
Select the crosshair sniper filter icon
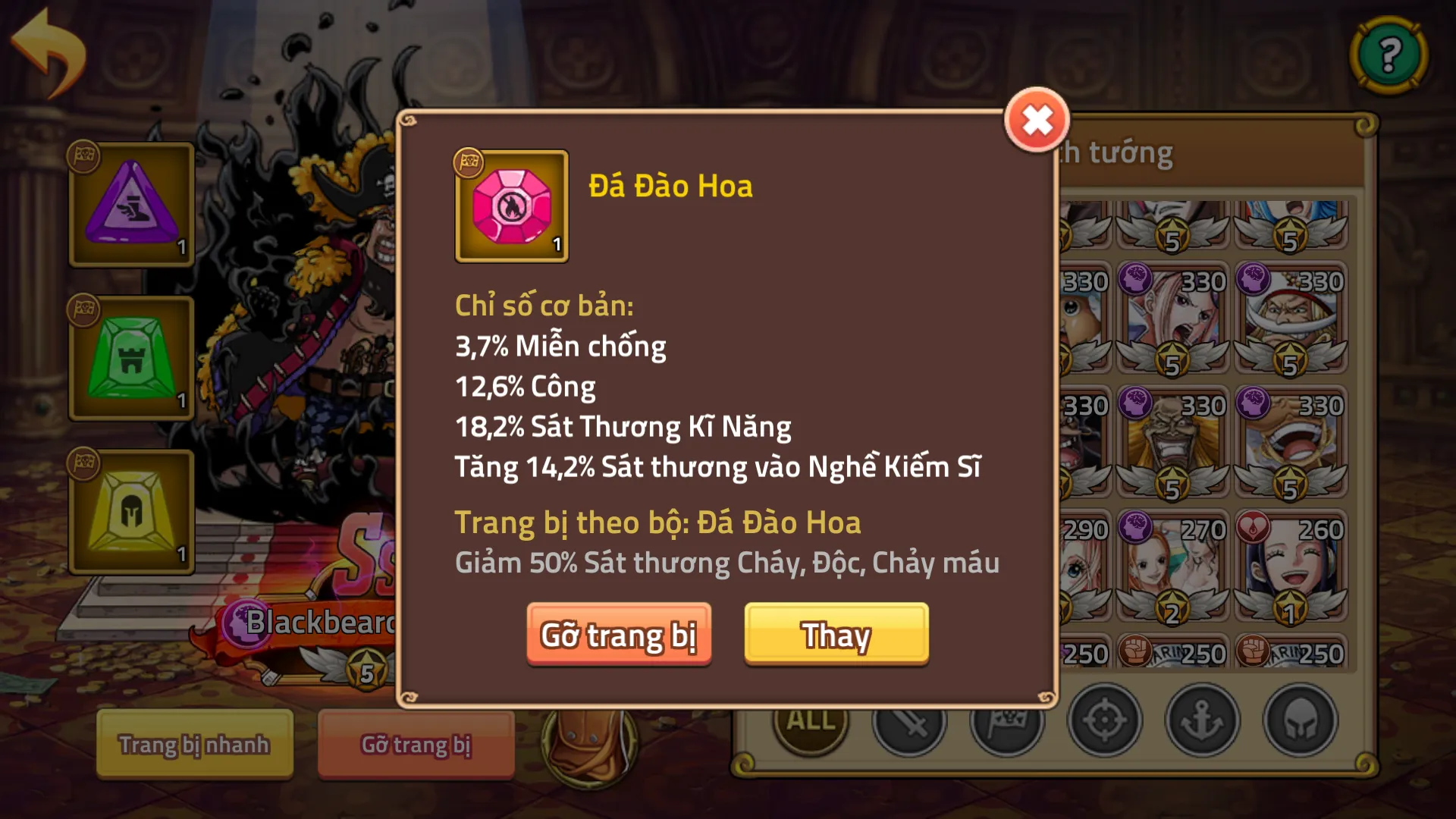point(1106,722)
